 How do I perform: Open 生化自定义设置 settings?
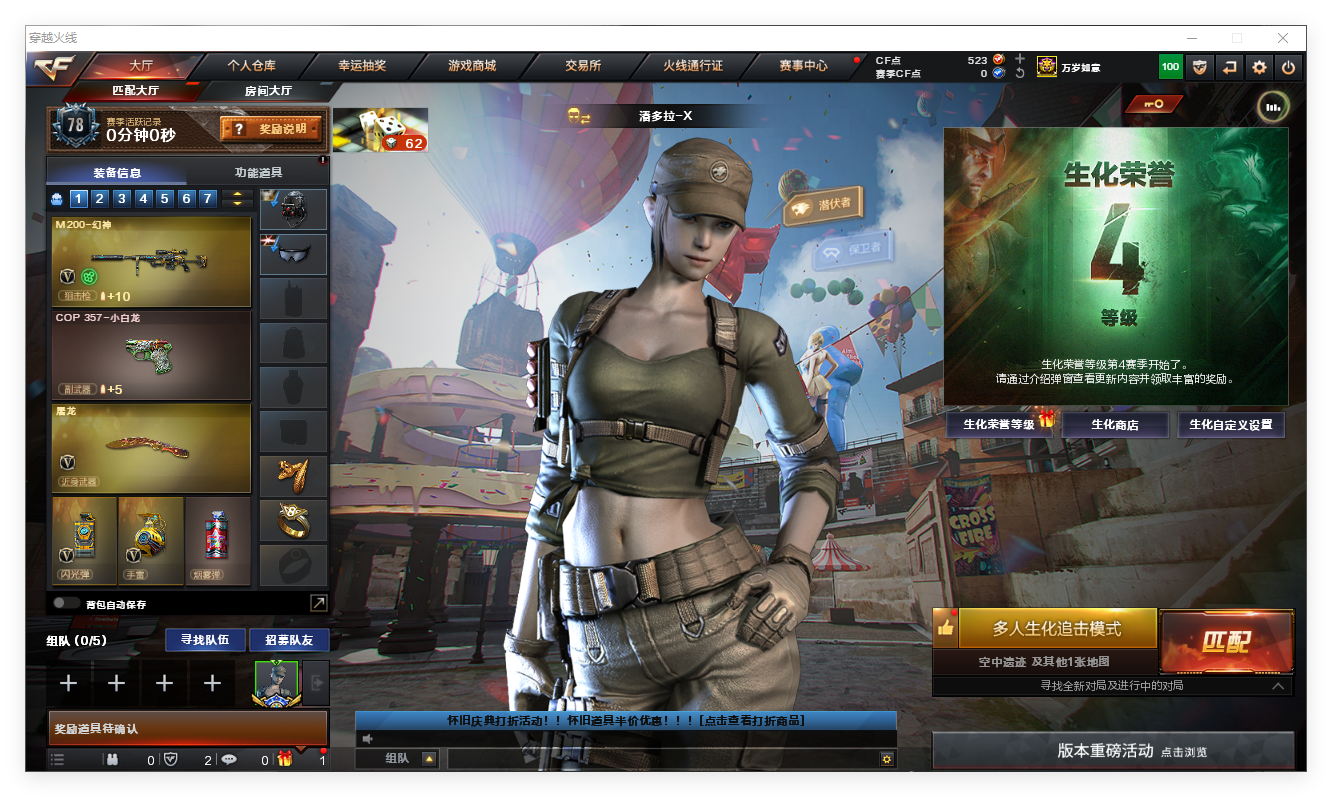[x=1230, y=424]
